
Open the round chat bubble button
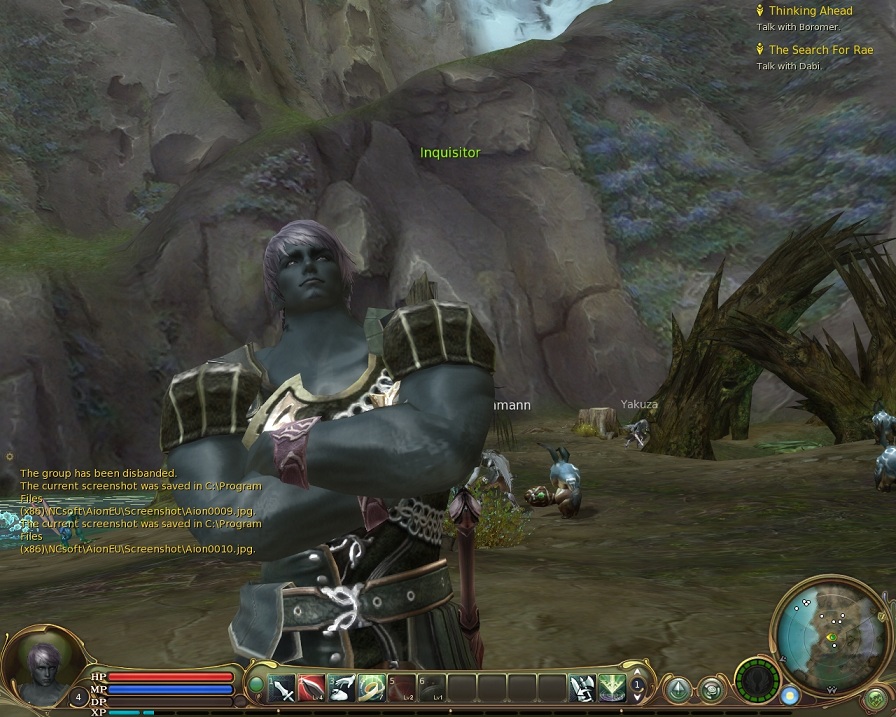coord(711,689)
